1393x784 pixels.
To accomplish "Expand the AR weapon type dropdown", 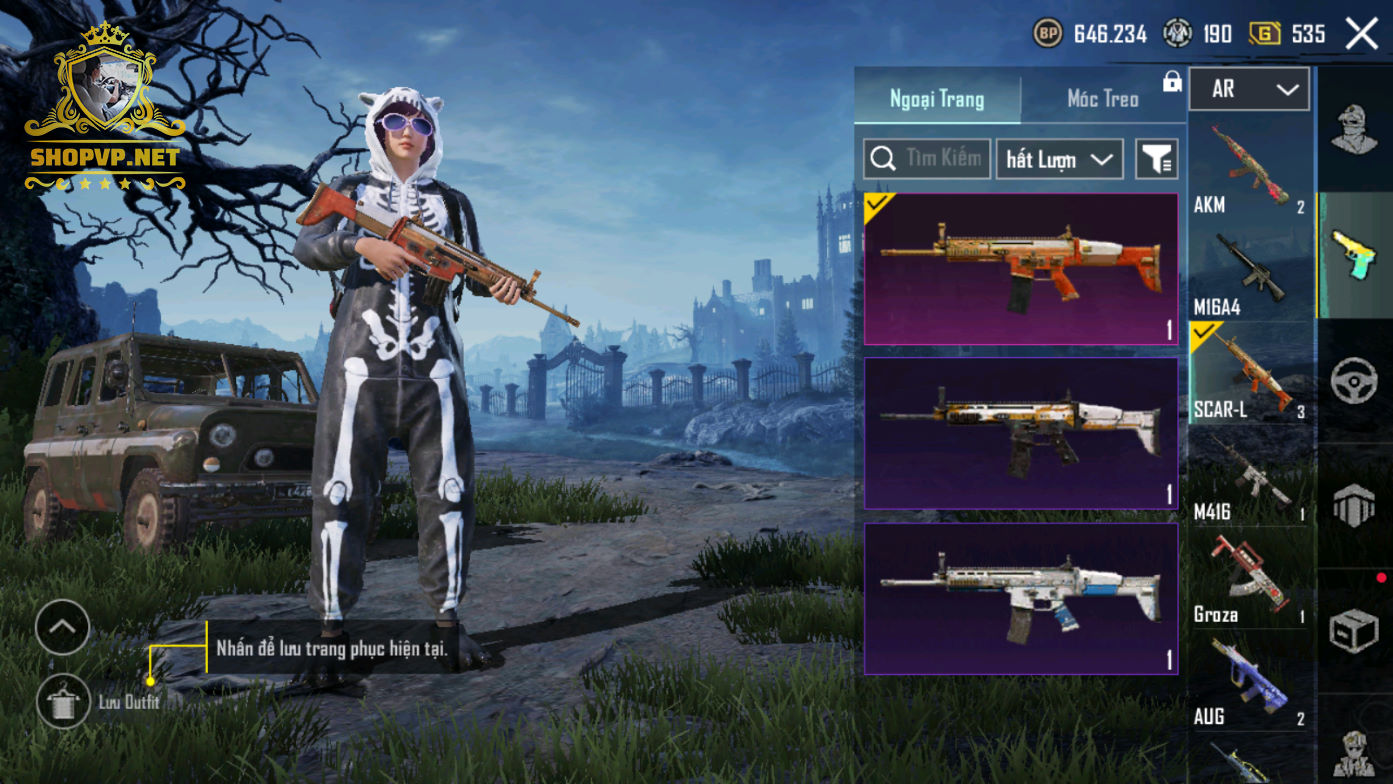I will 1249,90.
